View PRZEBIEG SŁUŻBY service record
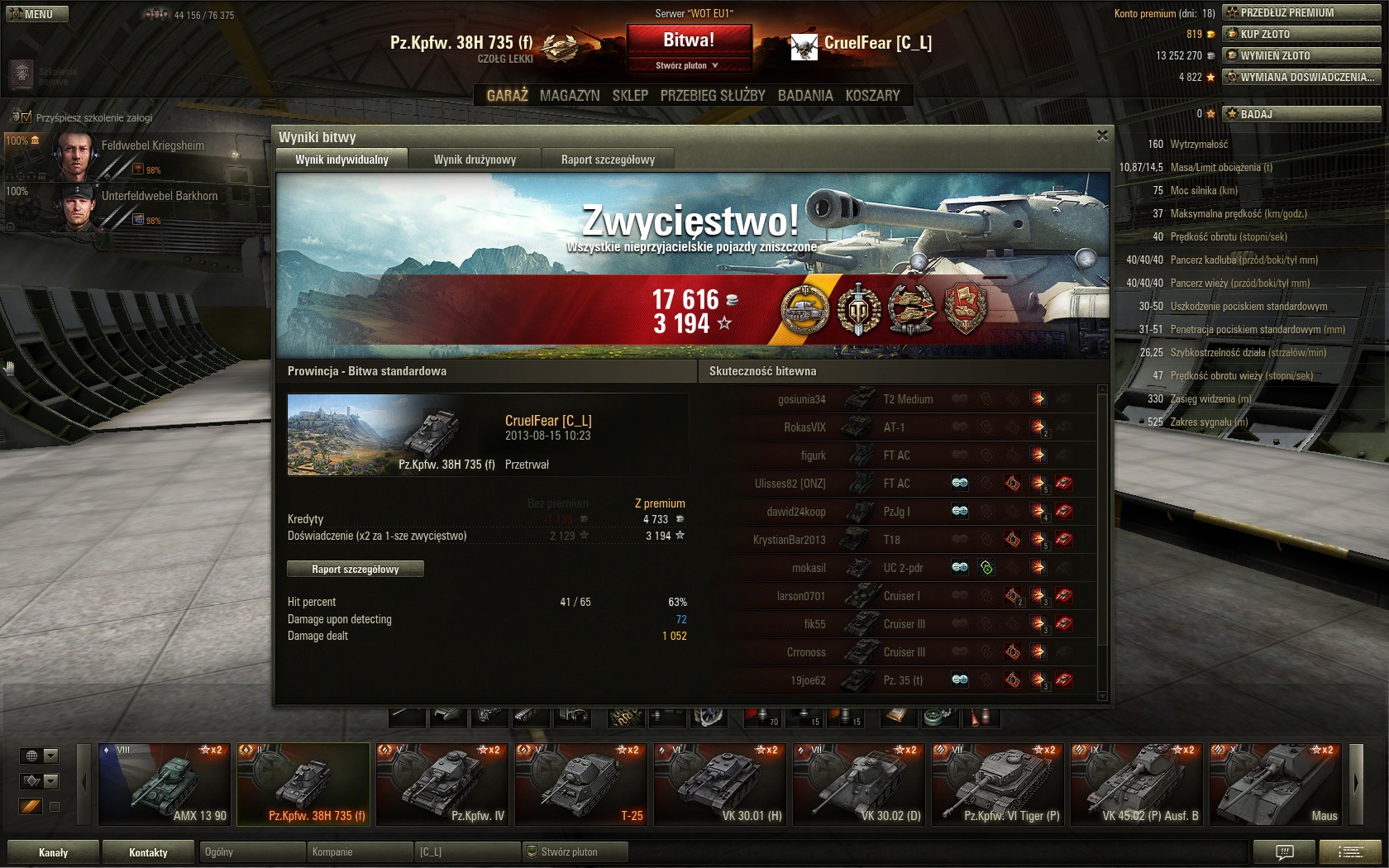 pyautogui.click(x=713, y=96)
